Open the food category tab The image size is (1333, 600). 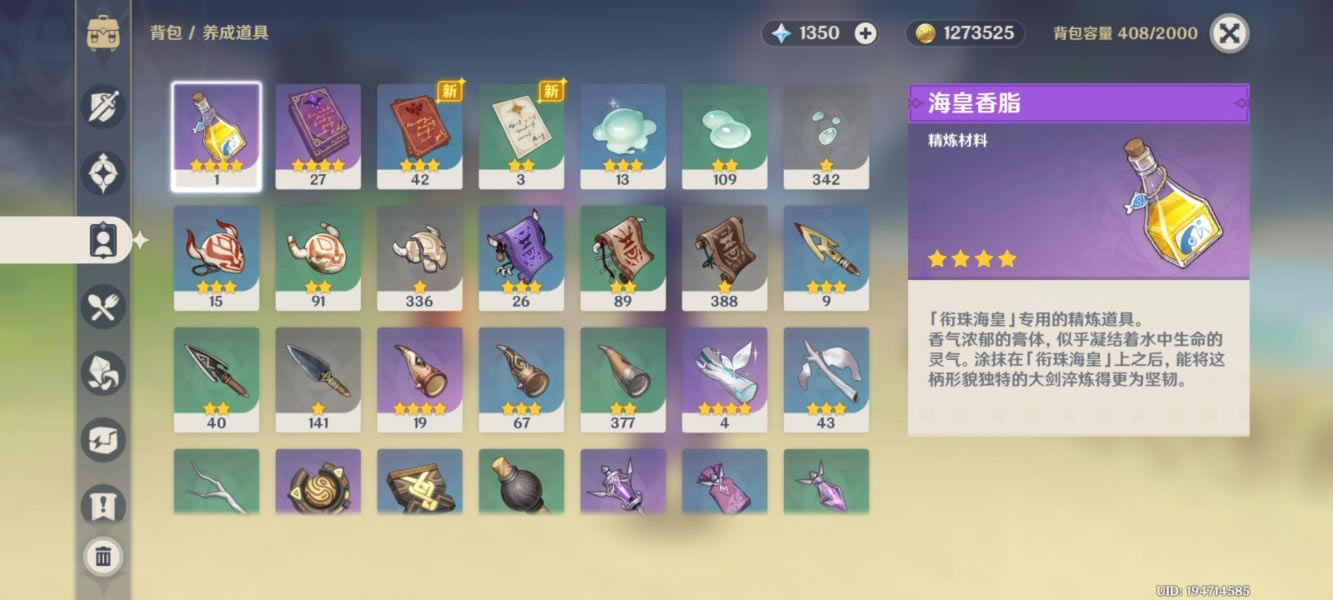click(103, 306)
